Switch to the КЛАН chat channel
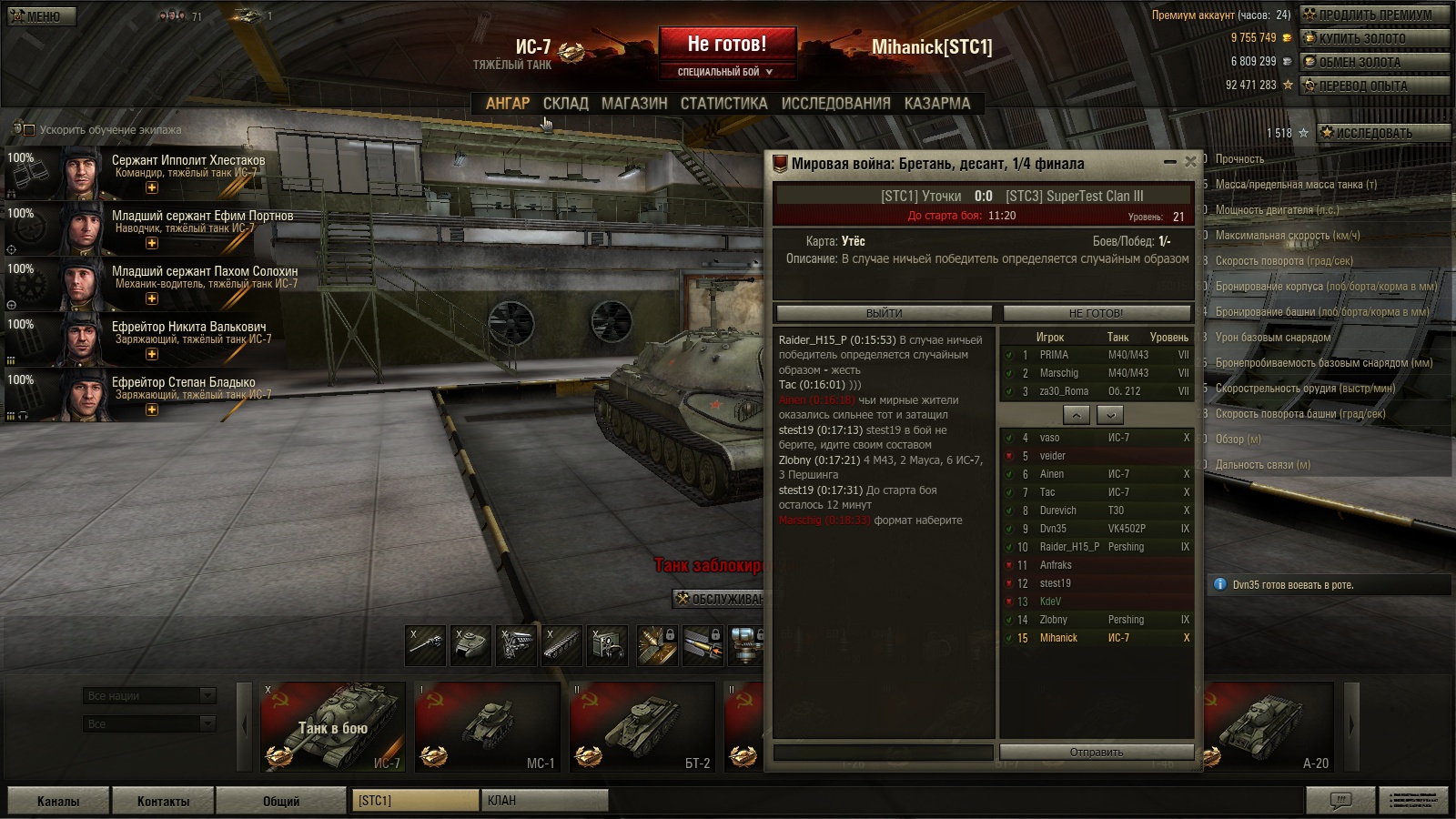1456x819 pixels. pos(543,801)
